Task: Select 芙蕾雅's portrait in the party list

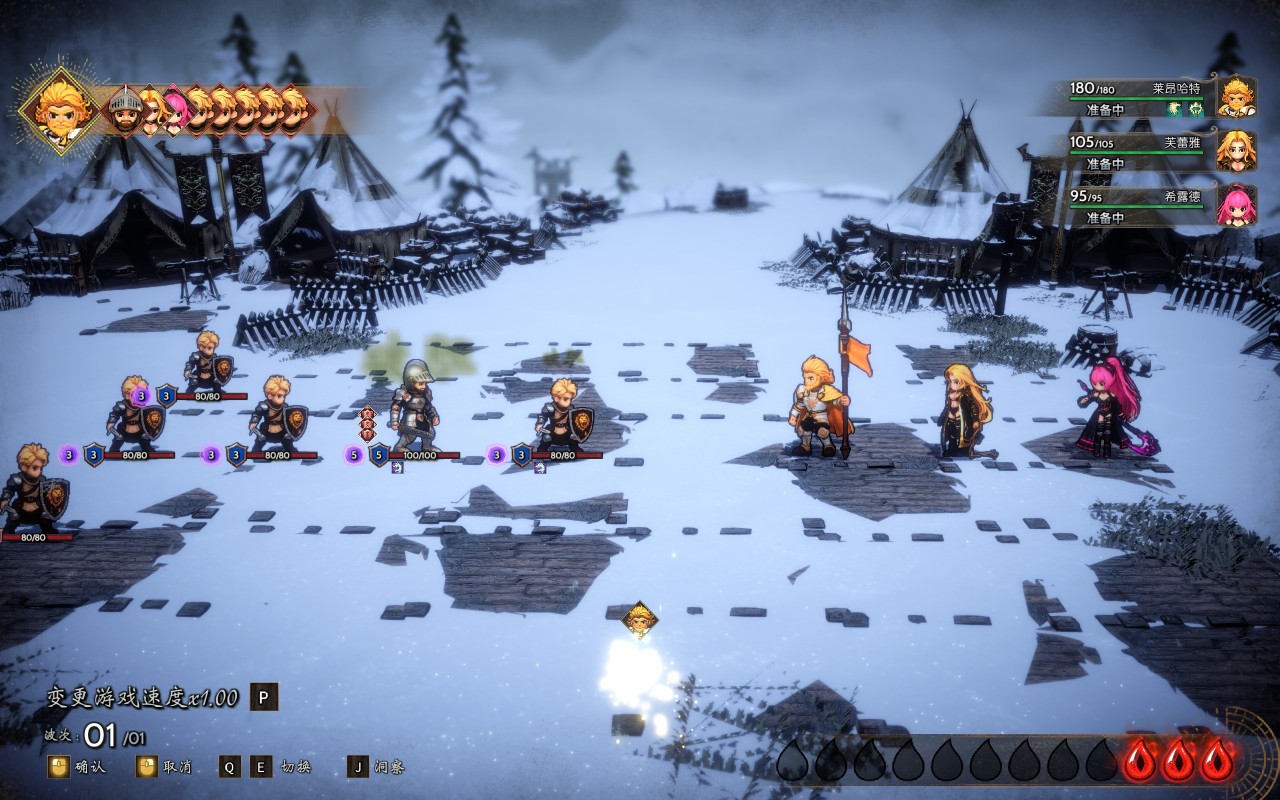Action: coord(1236,151)
